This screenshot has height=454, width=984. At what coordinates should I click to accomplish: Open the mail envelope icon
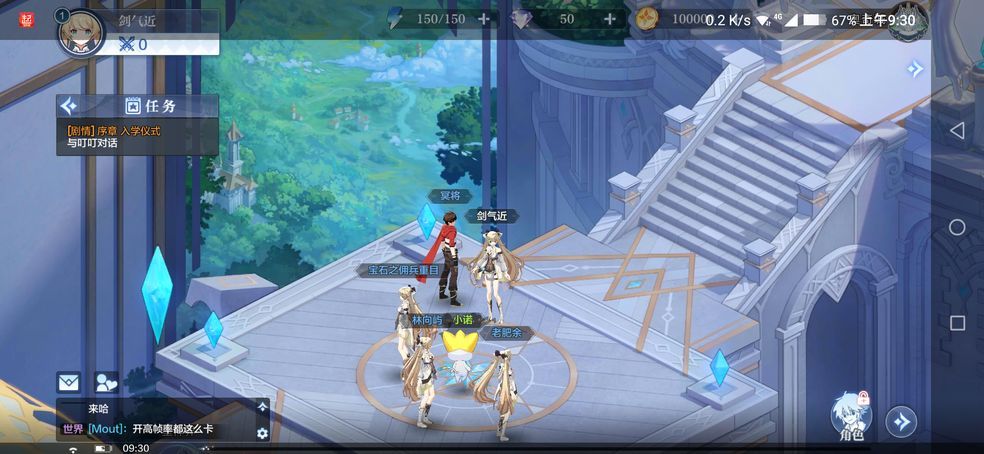tap(68, 381)
